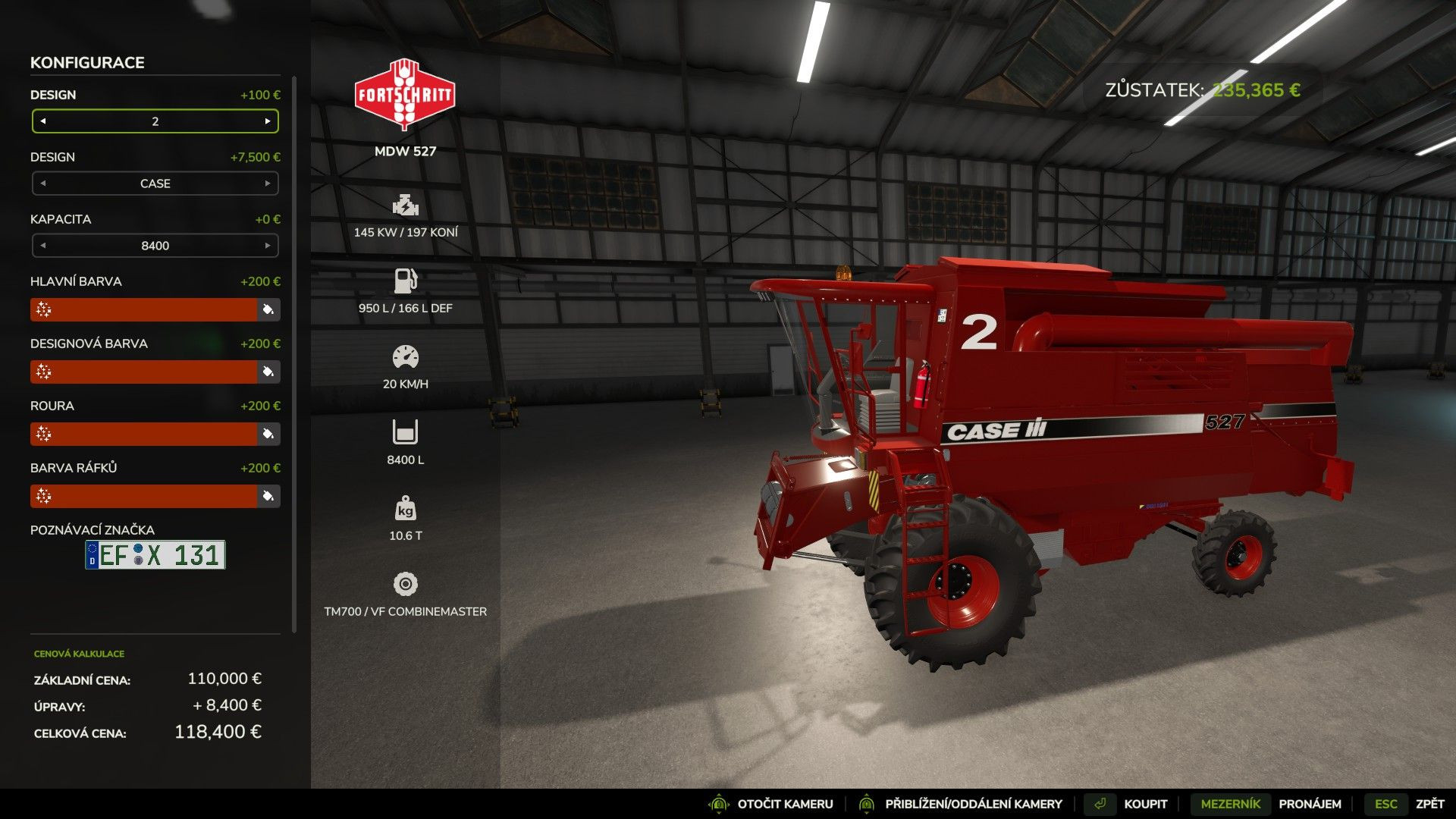This screenshot has width=1456, height=819.
Task: Edit the EF X 131 license plate
Action: (155, 555)
